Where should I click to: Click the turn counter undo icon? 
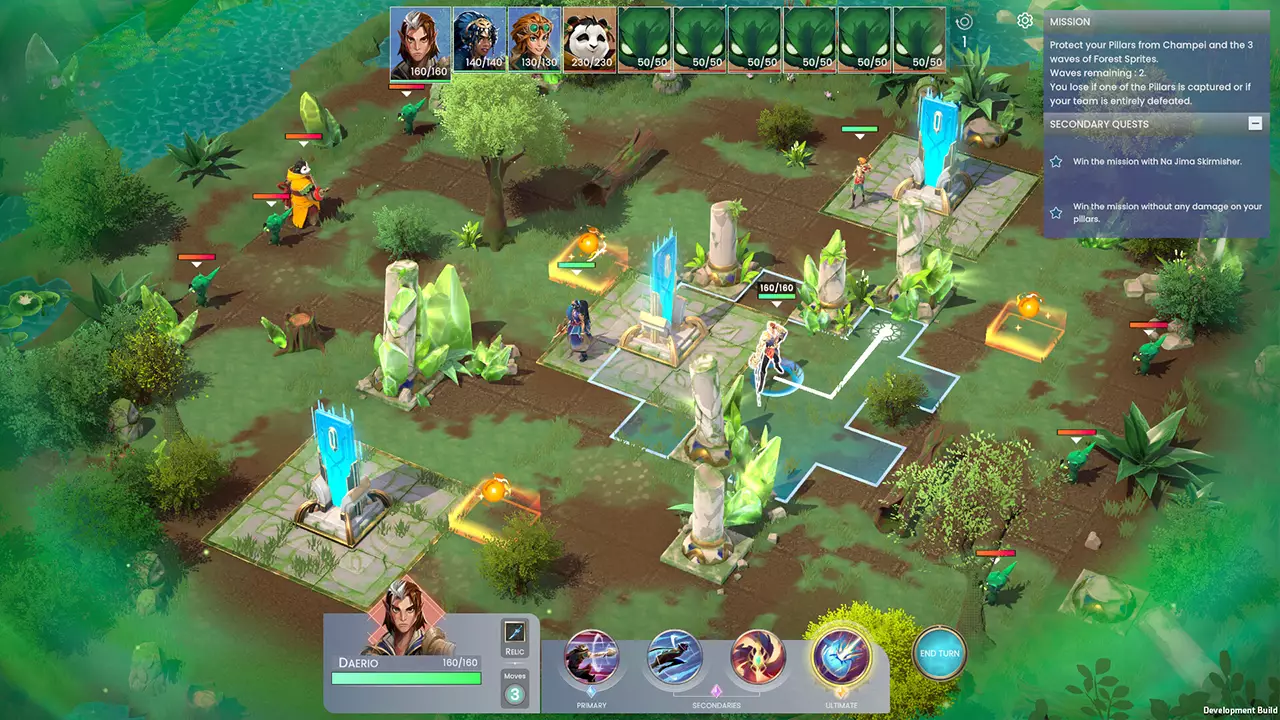pyautogui.click(x=962, y=21)
